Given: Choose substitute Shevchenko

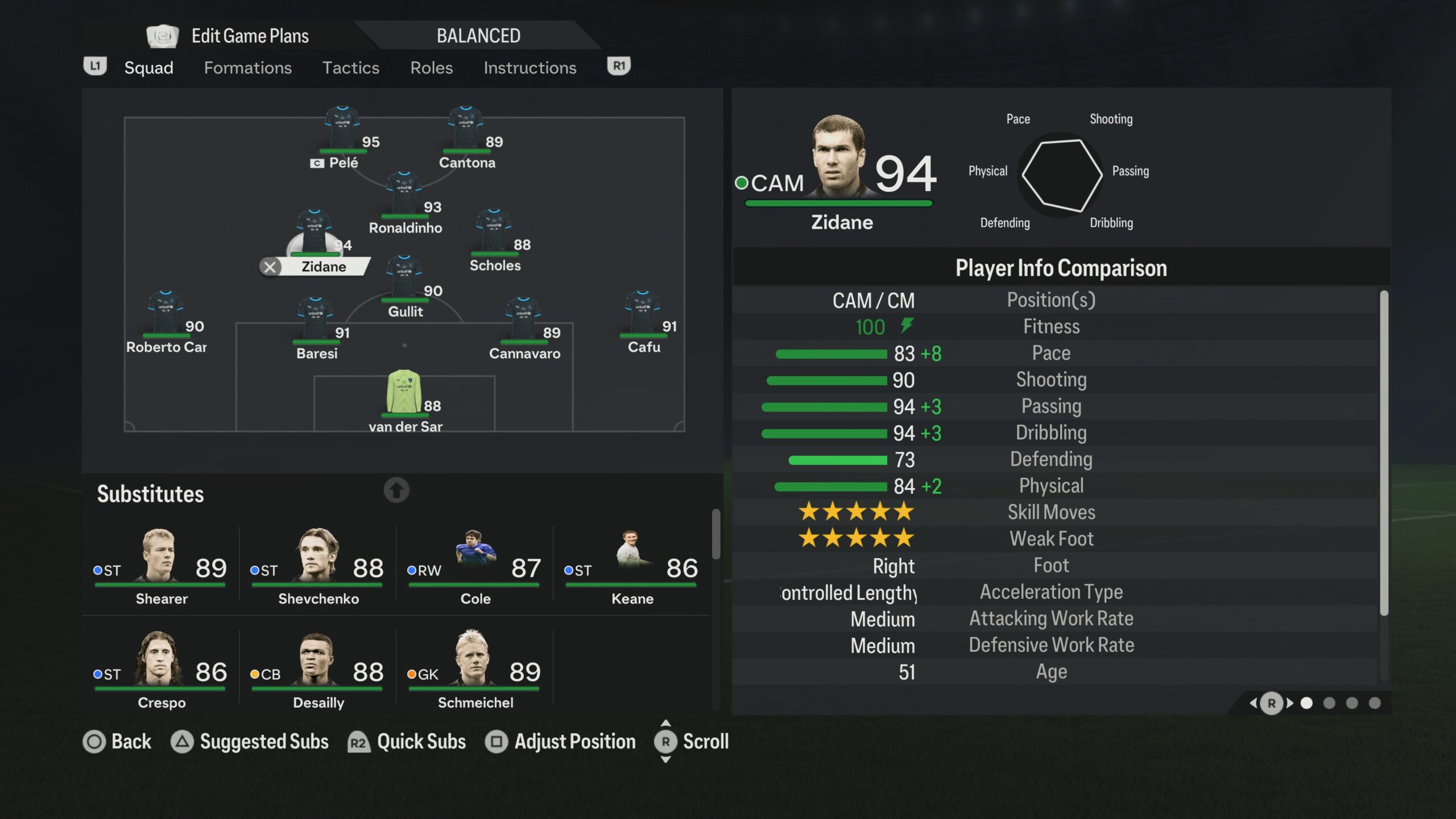Looking at the screenshot, I should [318, 565].
